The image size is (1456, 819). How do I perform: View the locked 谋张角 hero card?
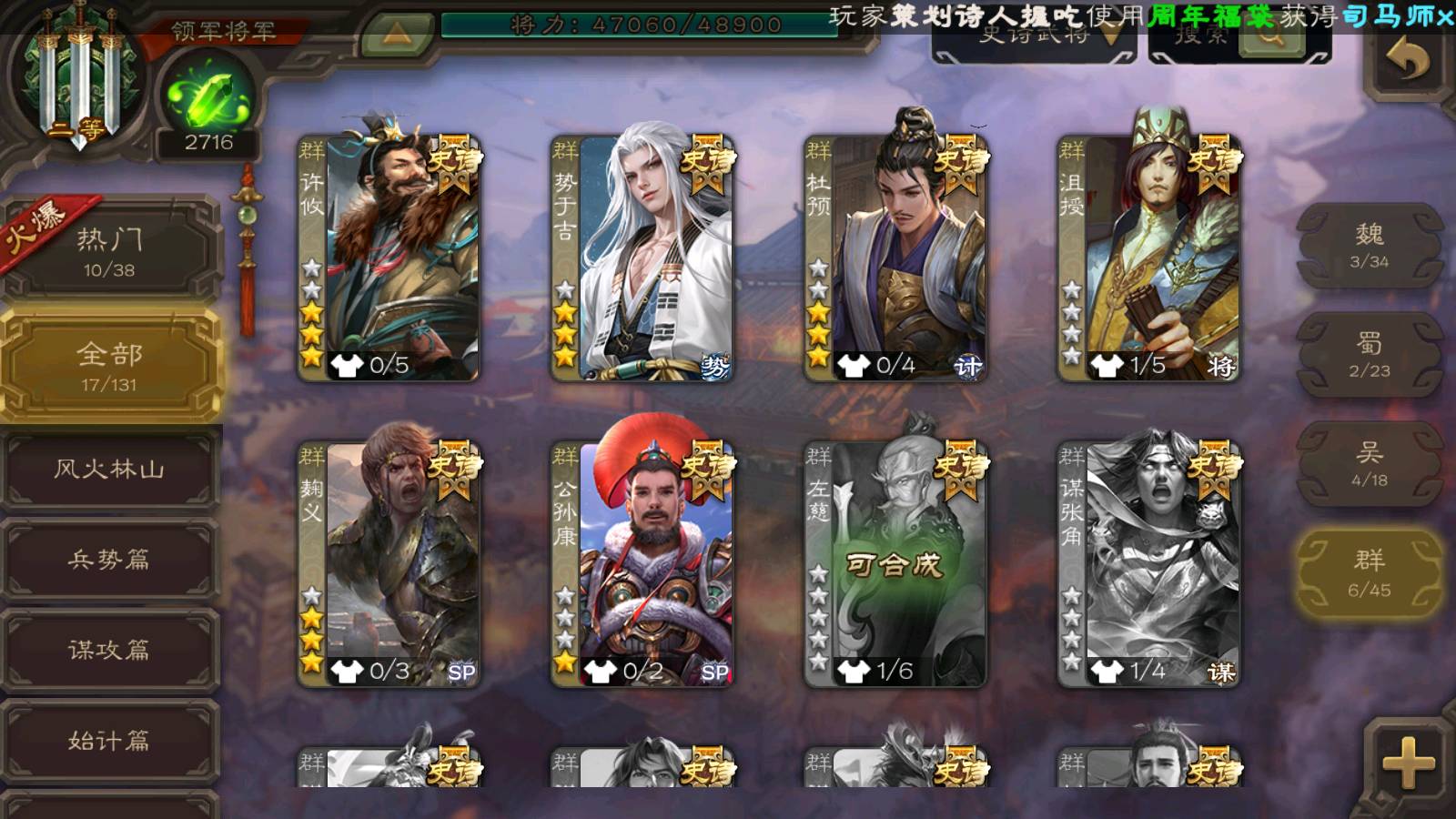tap(1148, 564)
